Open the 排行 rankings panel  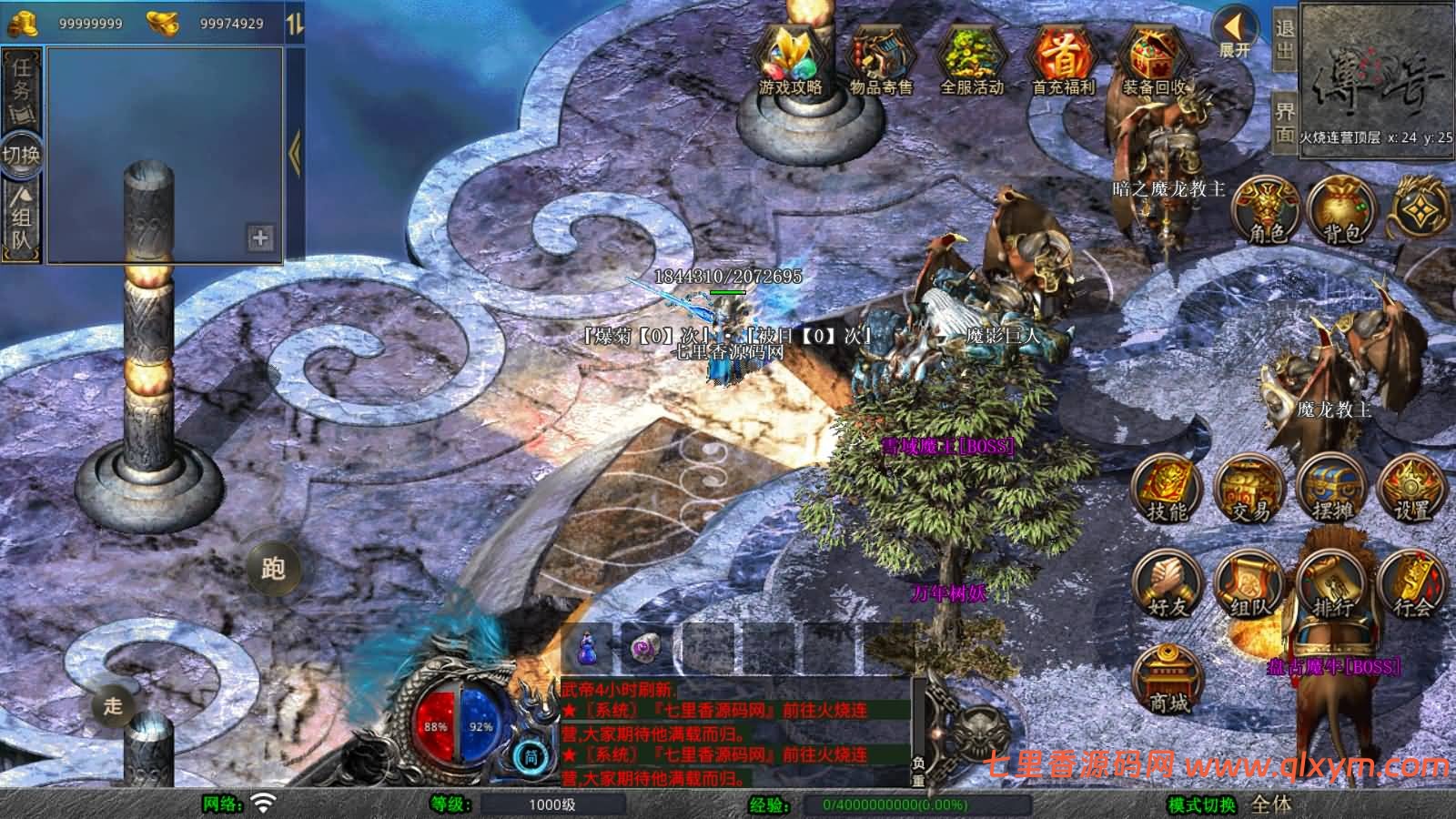tap(1331, 584)
